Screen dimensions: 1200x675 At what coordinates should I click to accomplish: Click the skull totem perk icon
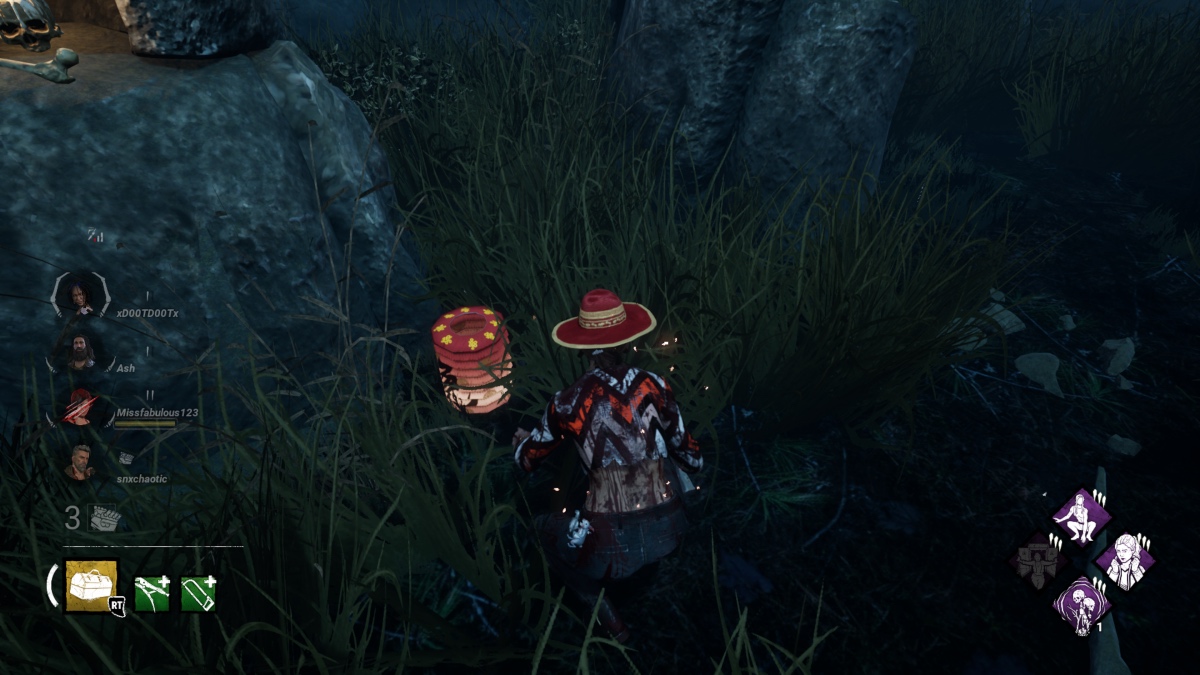1081,604
